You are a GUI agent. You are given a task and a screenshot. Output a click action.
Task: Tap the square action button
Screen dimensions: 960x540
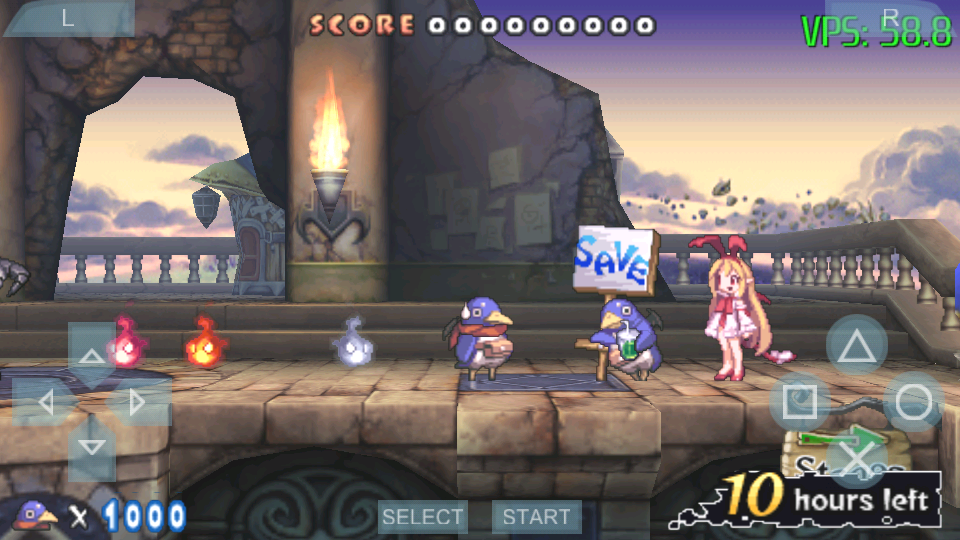click(x=799, y=403)
